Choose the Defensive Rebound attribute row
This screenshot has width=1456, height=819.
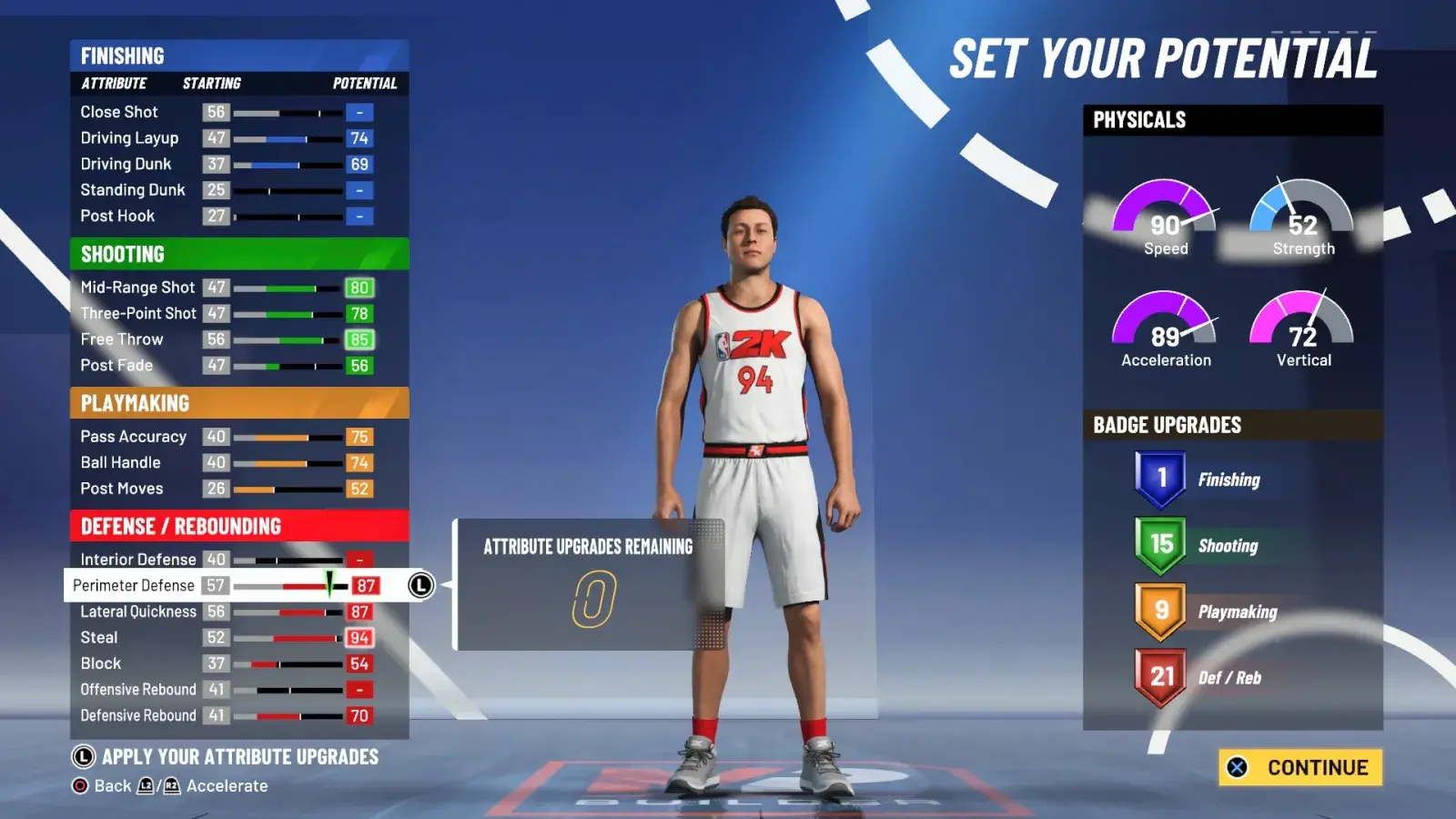227,716
